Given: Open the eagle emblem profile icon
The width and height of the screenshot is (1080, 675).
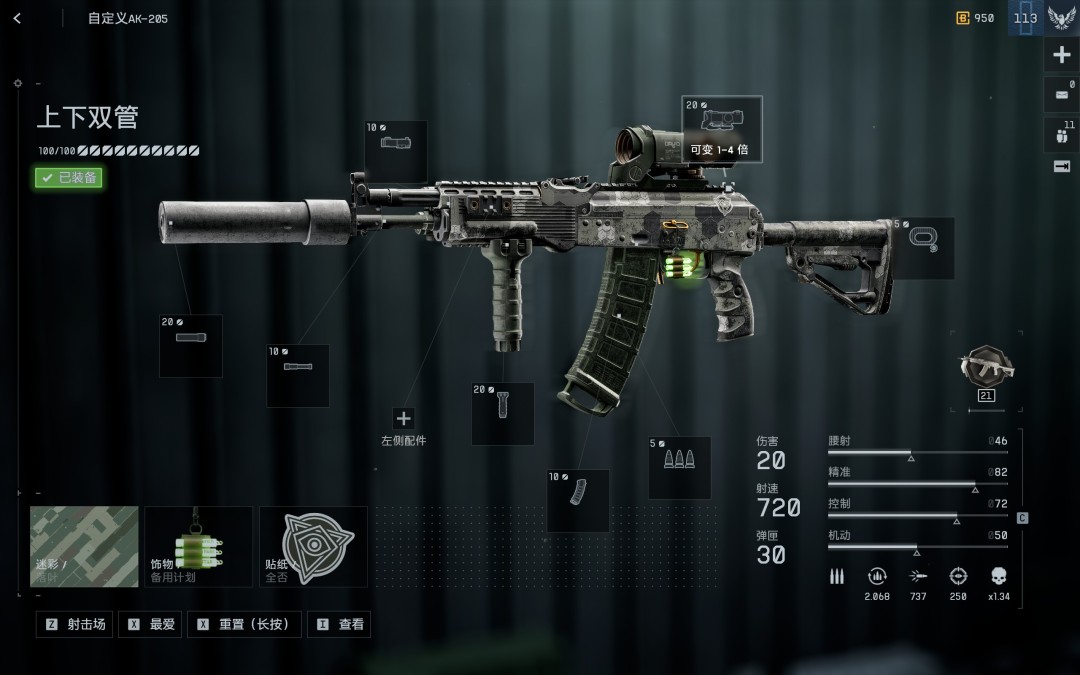Looking at the screenshot, I should (1061, 18).
